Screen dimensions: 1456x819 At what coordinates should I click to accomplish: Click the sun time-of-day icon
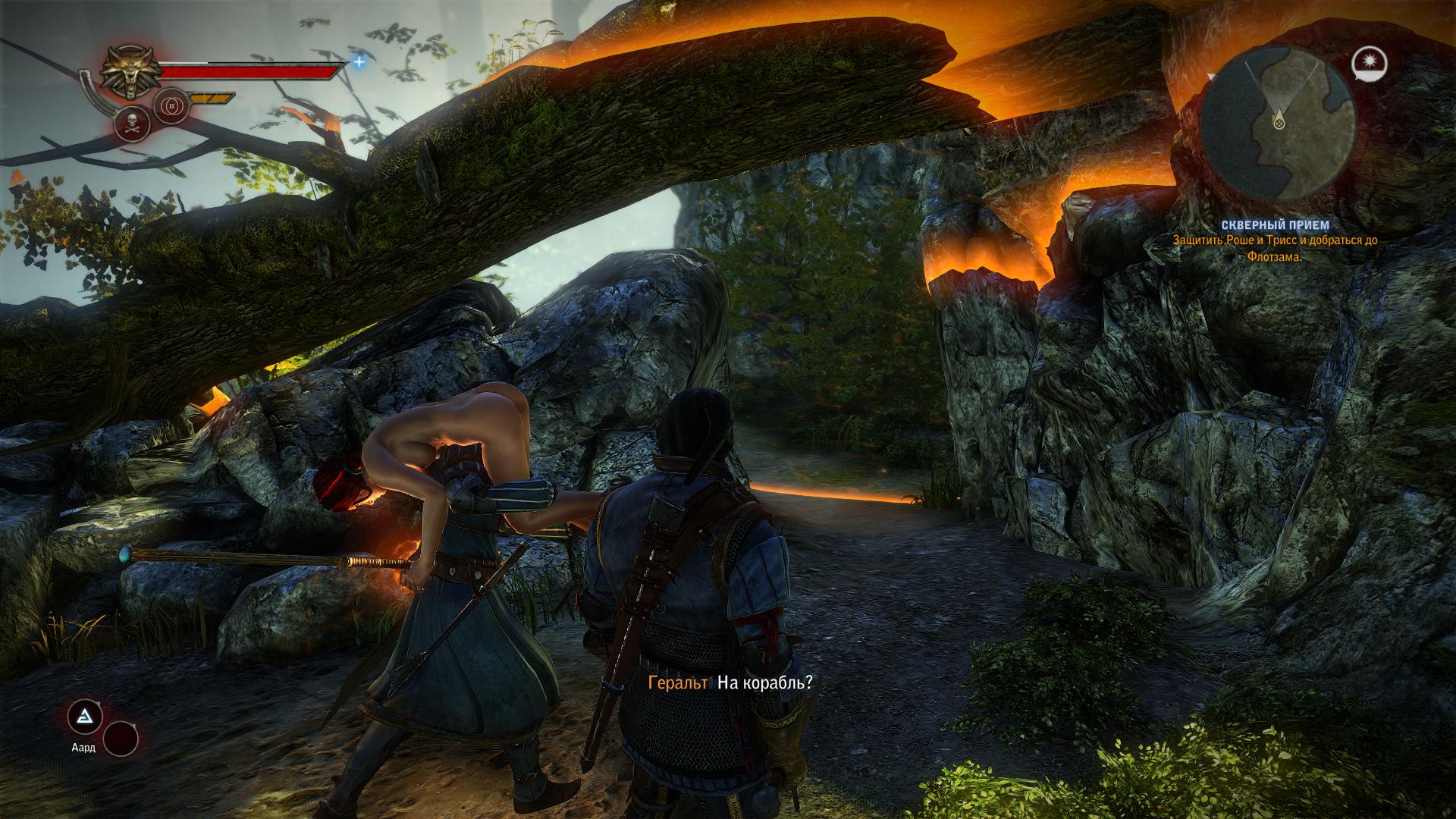pyautogui.click(x=1369, y=62)
